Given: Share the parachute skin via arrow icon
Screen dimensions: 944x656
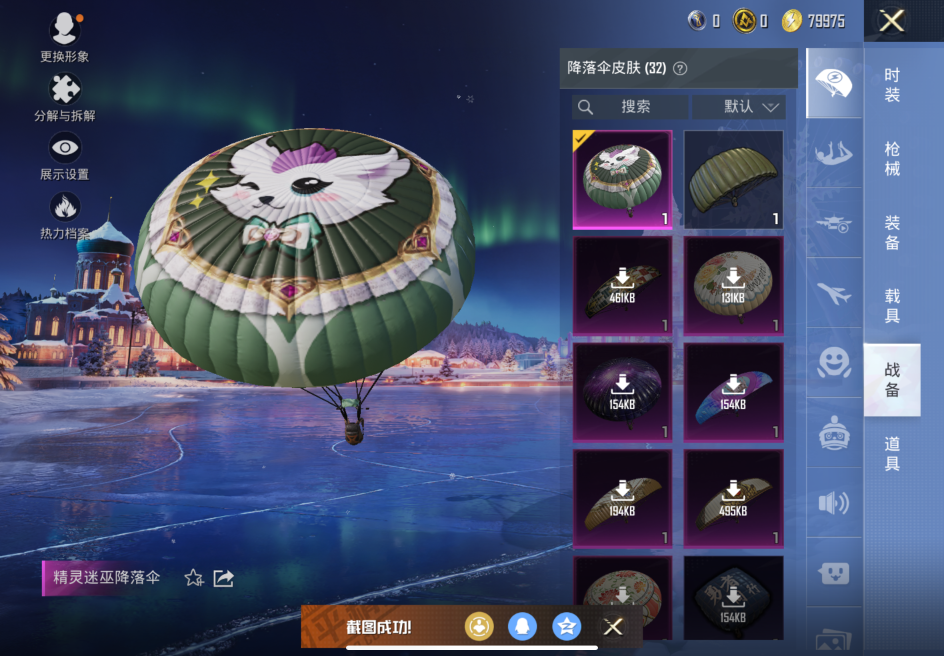Looking at the screenshot, I should click(x=224, y=578).
